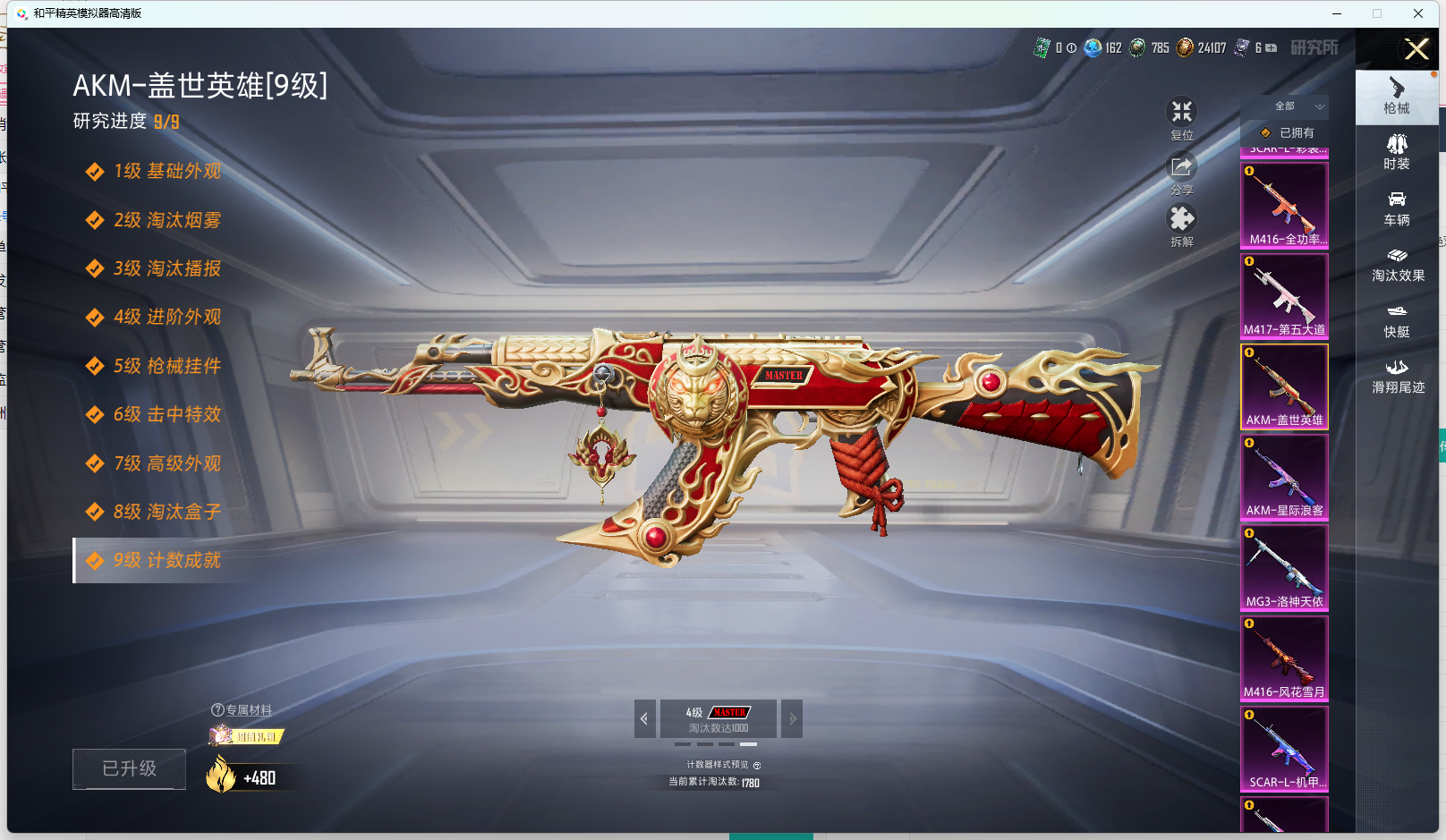Switch to 淘汰效果 elimination effects tab

pyautogui.click(x=1397, y=265)
